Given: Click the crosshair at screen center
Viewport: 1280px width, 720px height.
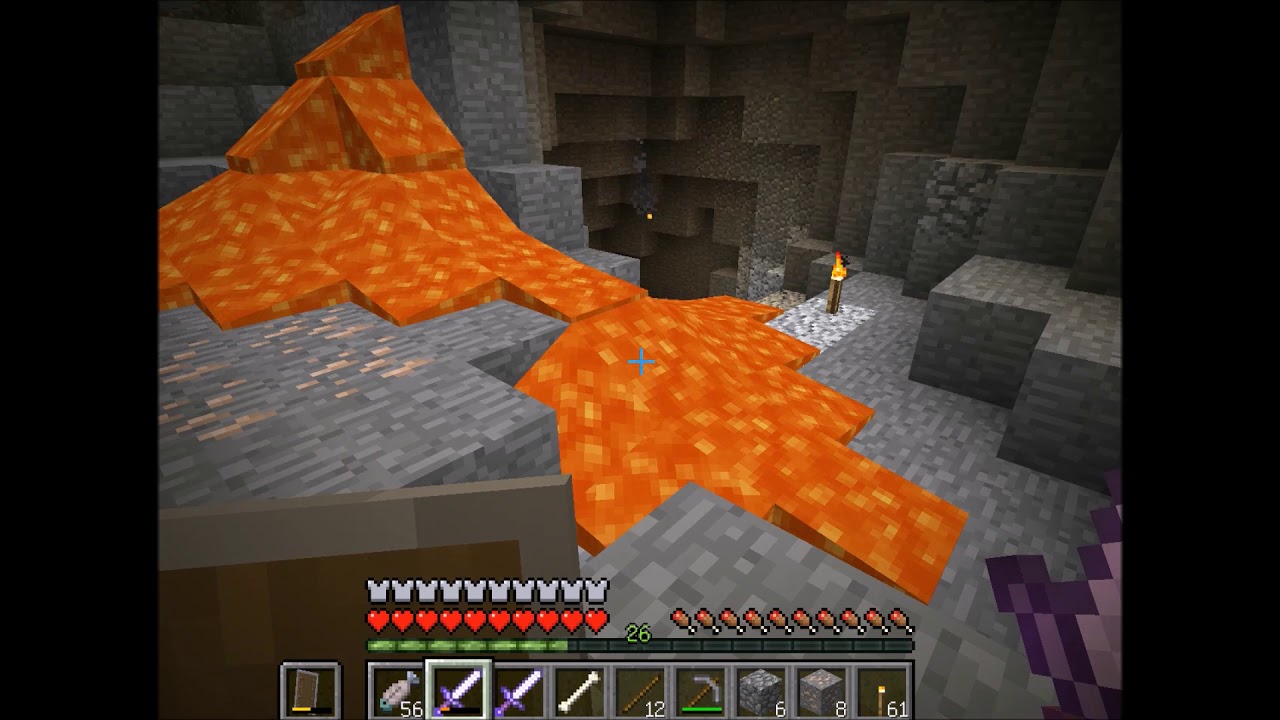Looking at the screenshot, I should (640, 360).
